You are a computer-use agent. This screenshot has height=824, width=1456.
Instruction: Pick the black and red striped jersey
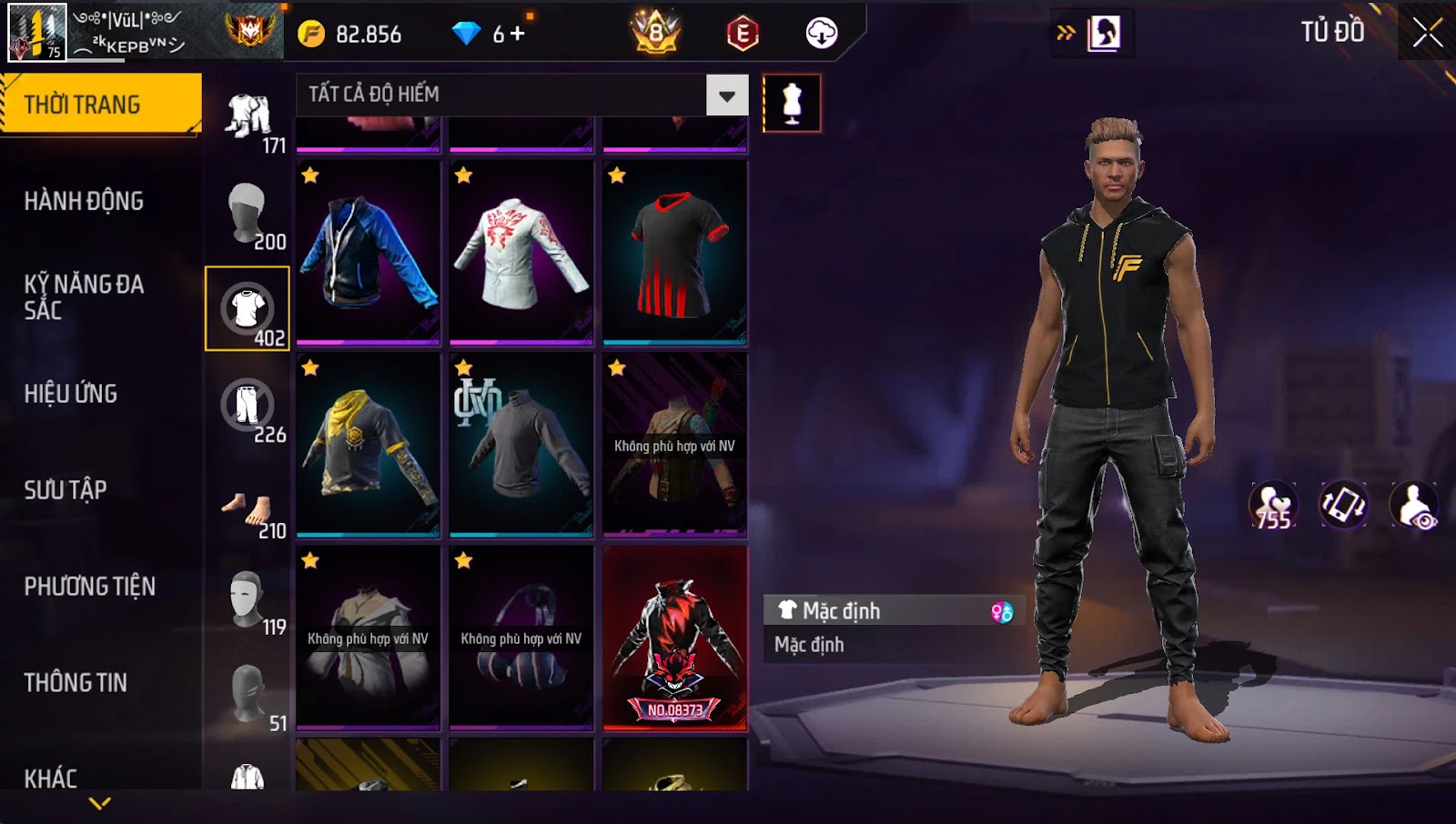coord(675,254)
